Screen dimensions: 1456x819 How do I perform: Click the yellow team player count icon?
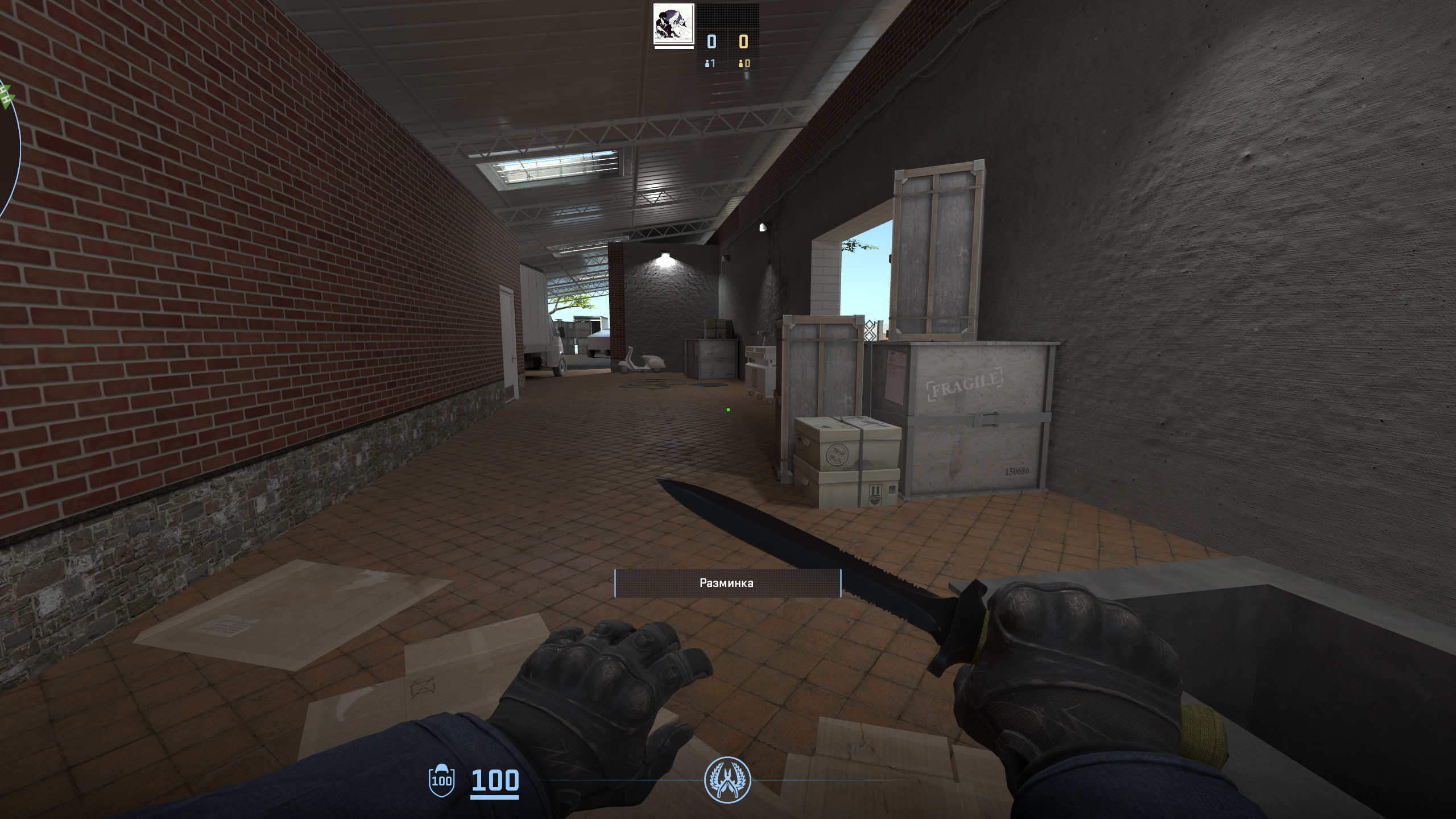click(x=741, y=64)
